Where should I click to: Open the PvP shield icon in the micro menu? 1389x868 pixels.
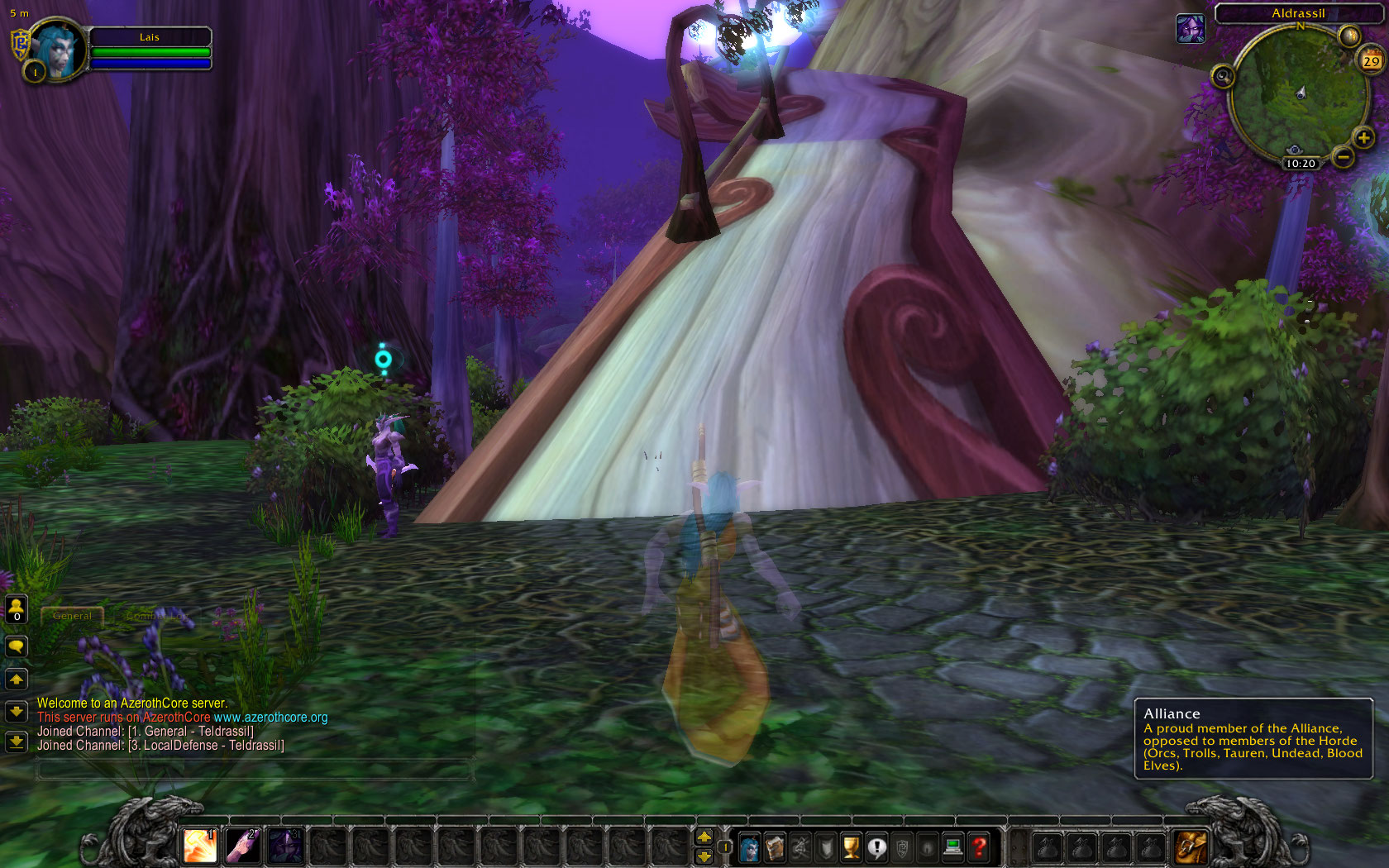[825, 846]
